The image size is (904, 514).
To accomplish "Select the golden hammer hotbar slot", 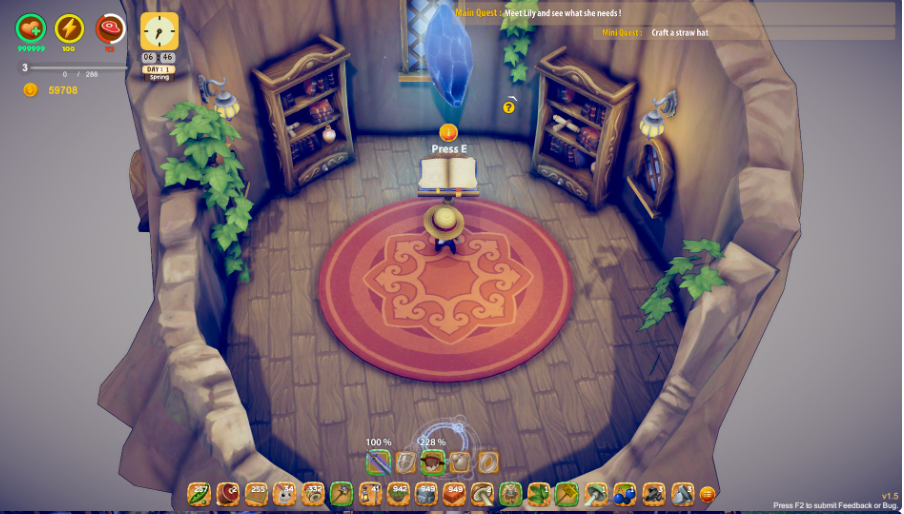I will click(568, 494).
